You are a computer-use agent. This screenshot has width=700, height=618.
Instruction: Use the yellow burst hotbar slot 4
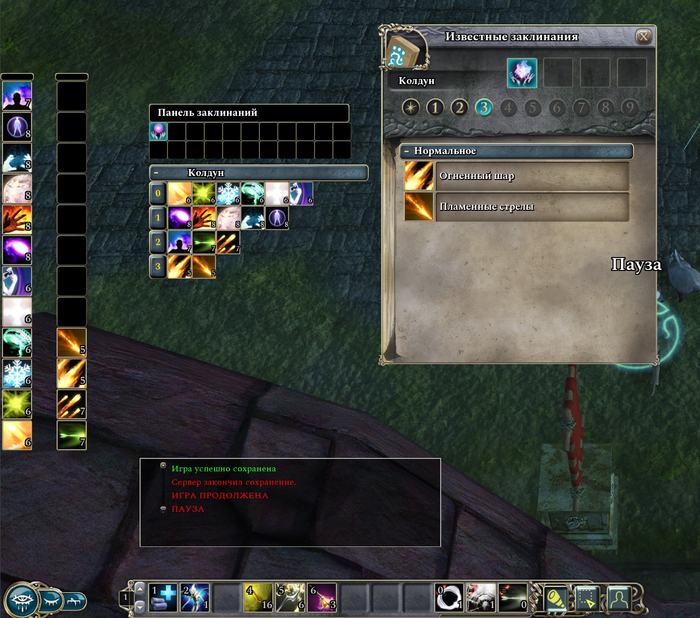point(260,597)
